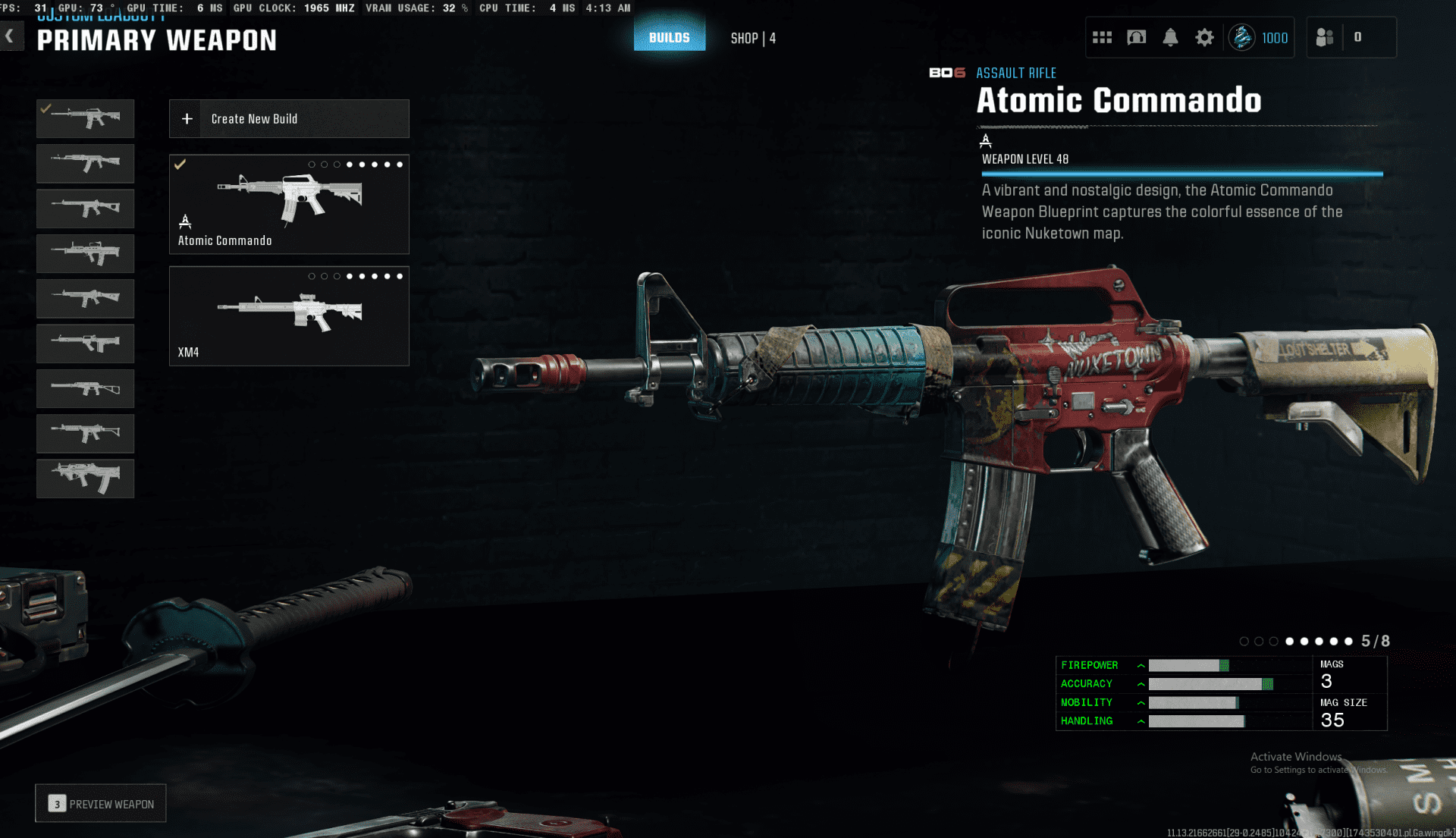Select the bottom weapon in the list
Viewport: 1456px width, 838px height.
coord(85,478)
